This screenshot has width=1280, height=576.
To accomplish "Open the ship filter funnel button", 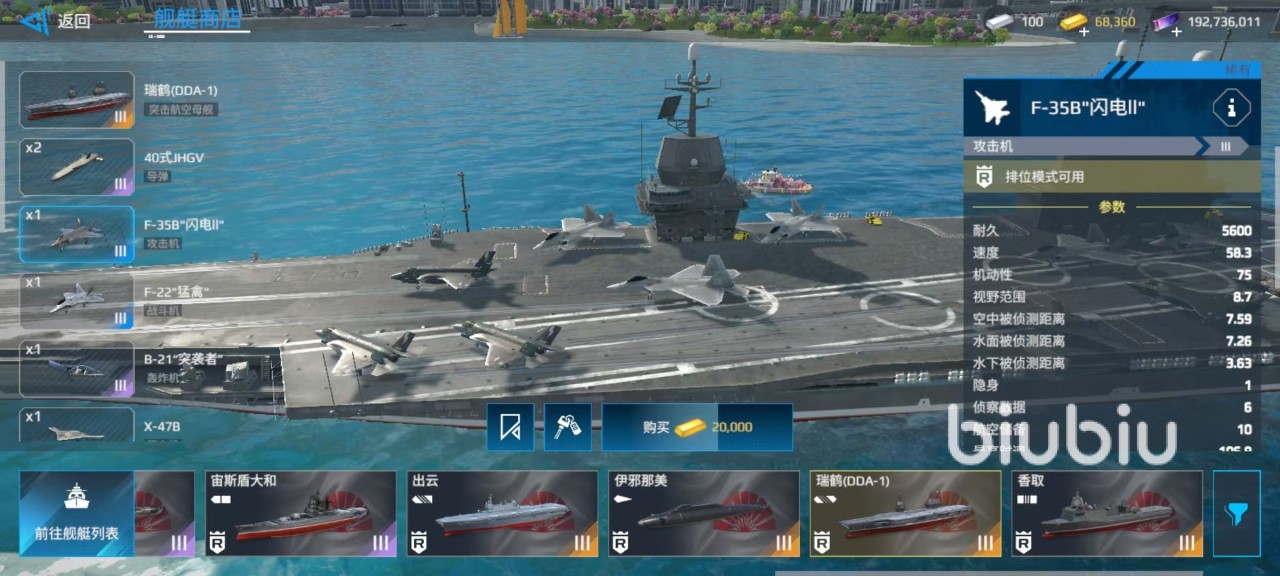I will click(x=1236, y=513).
